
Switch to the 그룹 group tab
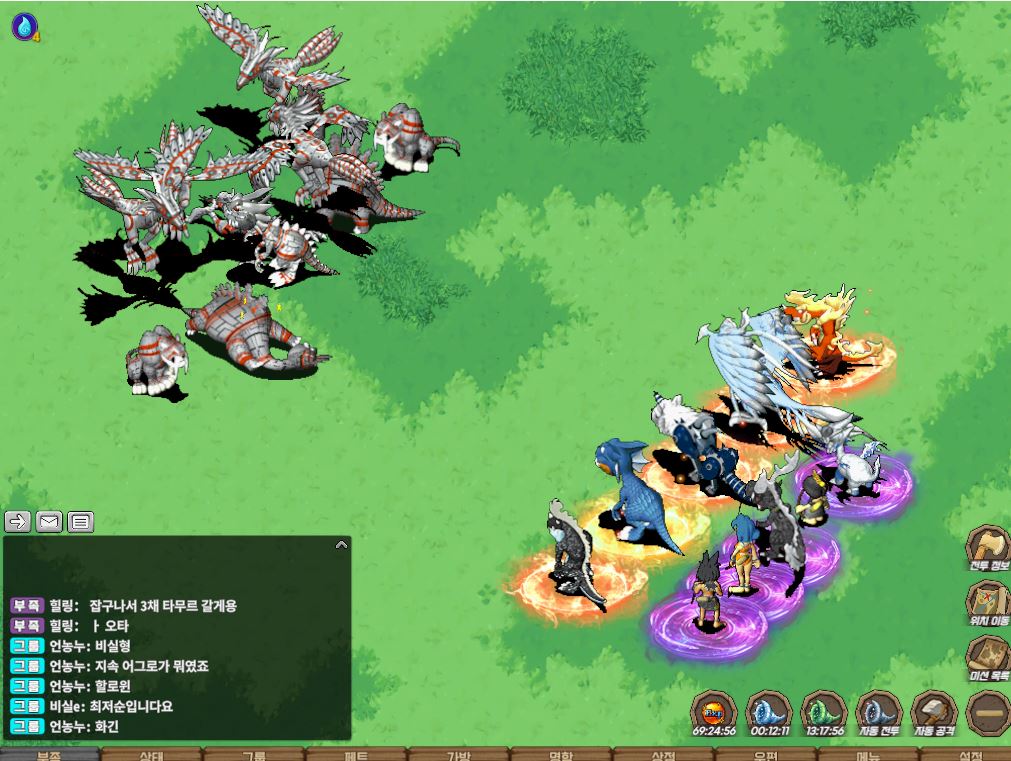254,755
